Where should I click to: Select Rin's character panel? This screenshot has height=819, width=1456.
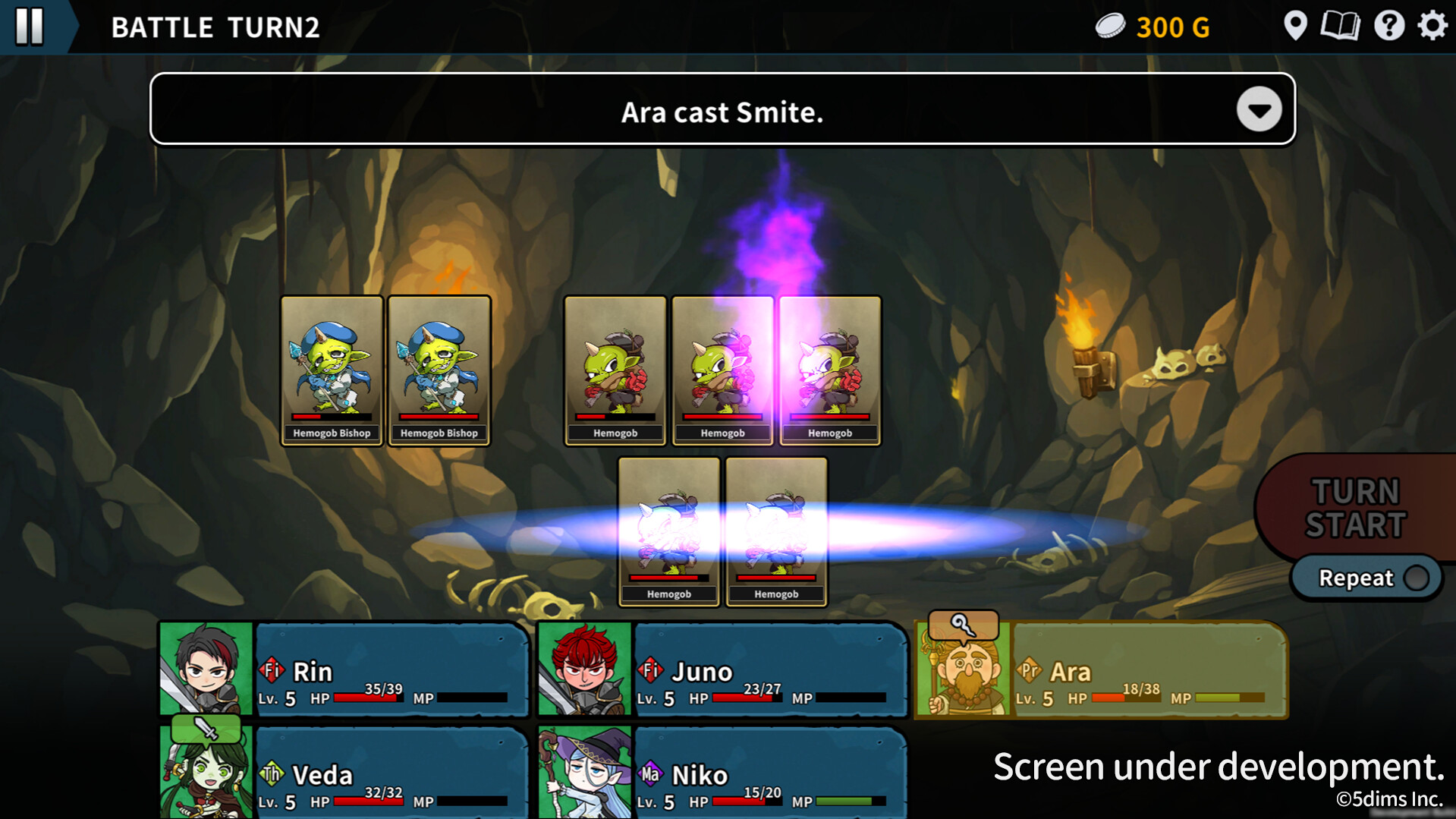click(x=344, y=669)
